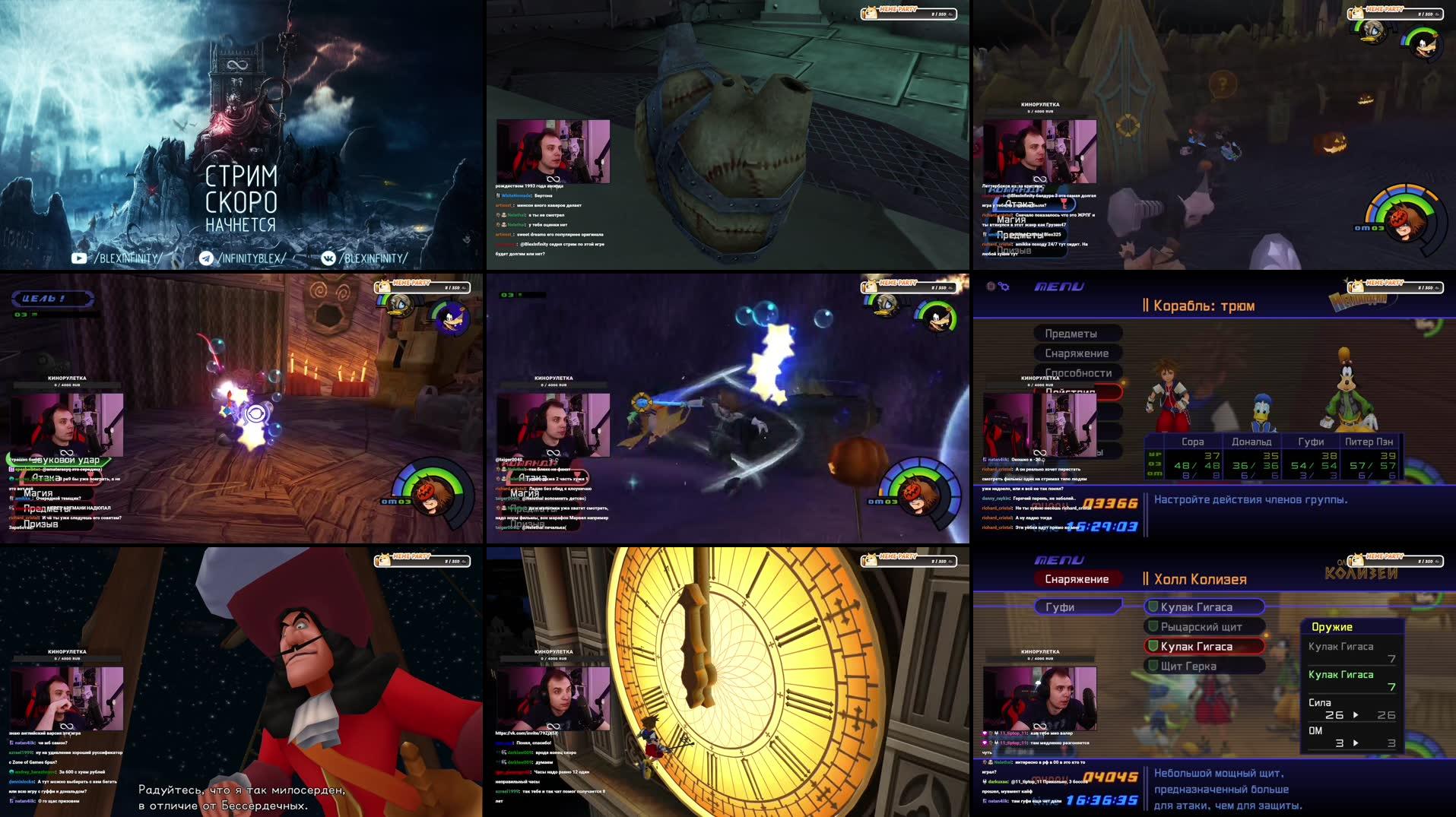Click the green shield icon beside Щит Герка
The height and width of the screenshot is (817, 1456).
pos(1153,666)
